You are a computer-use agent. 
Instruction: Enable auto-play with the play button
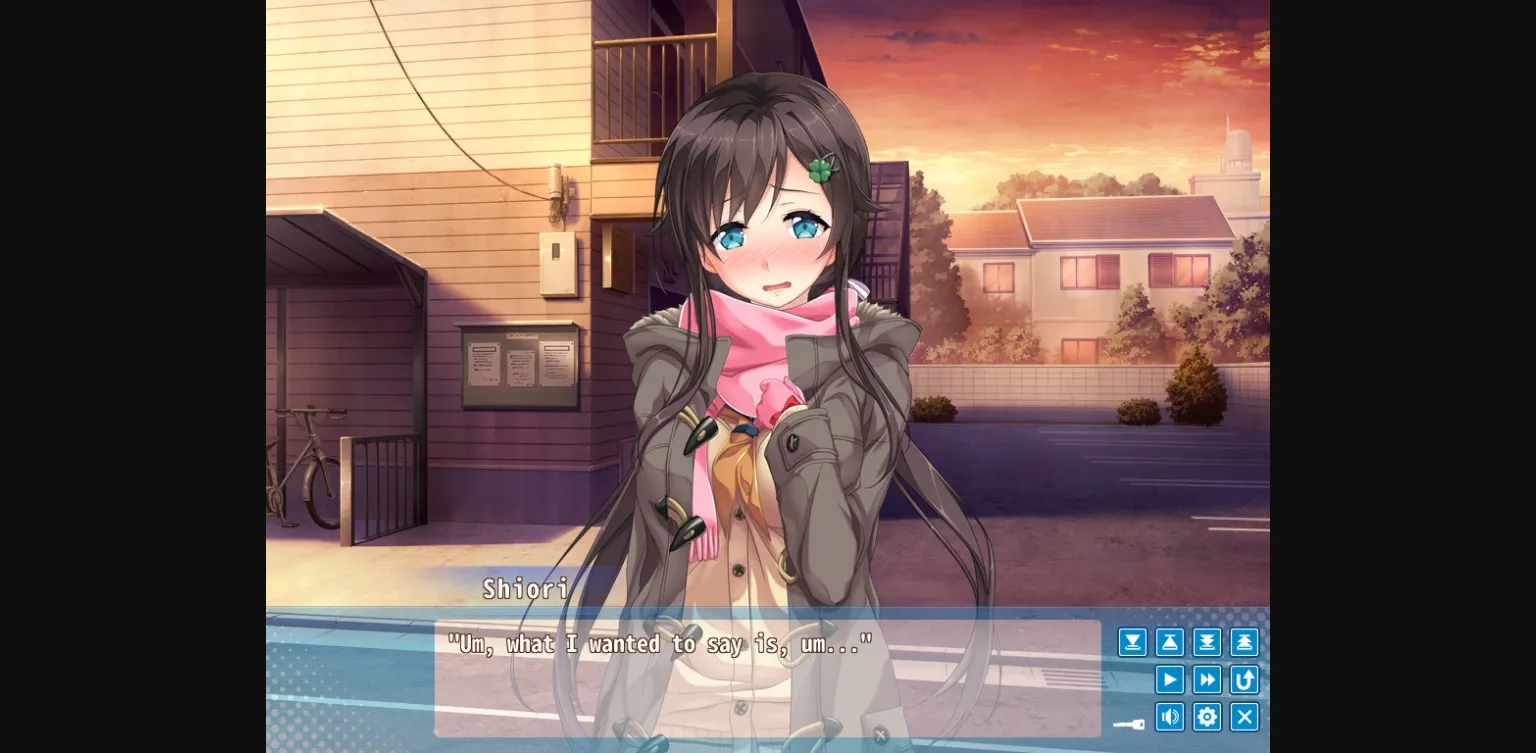coord(1169,679)
